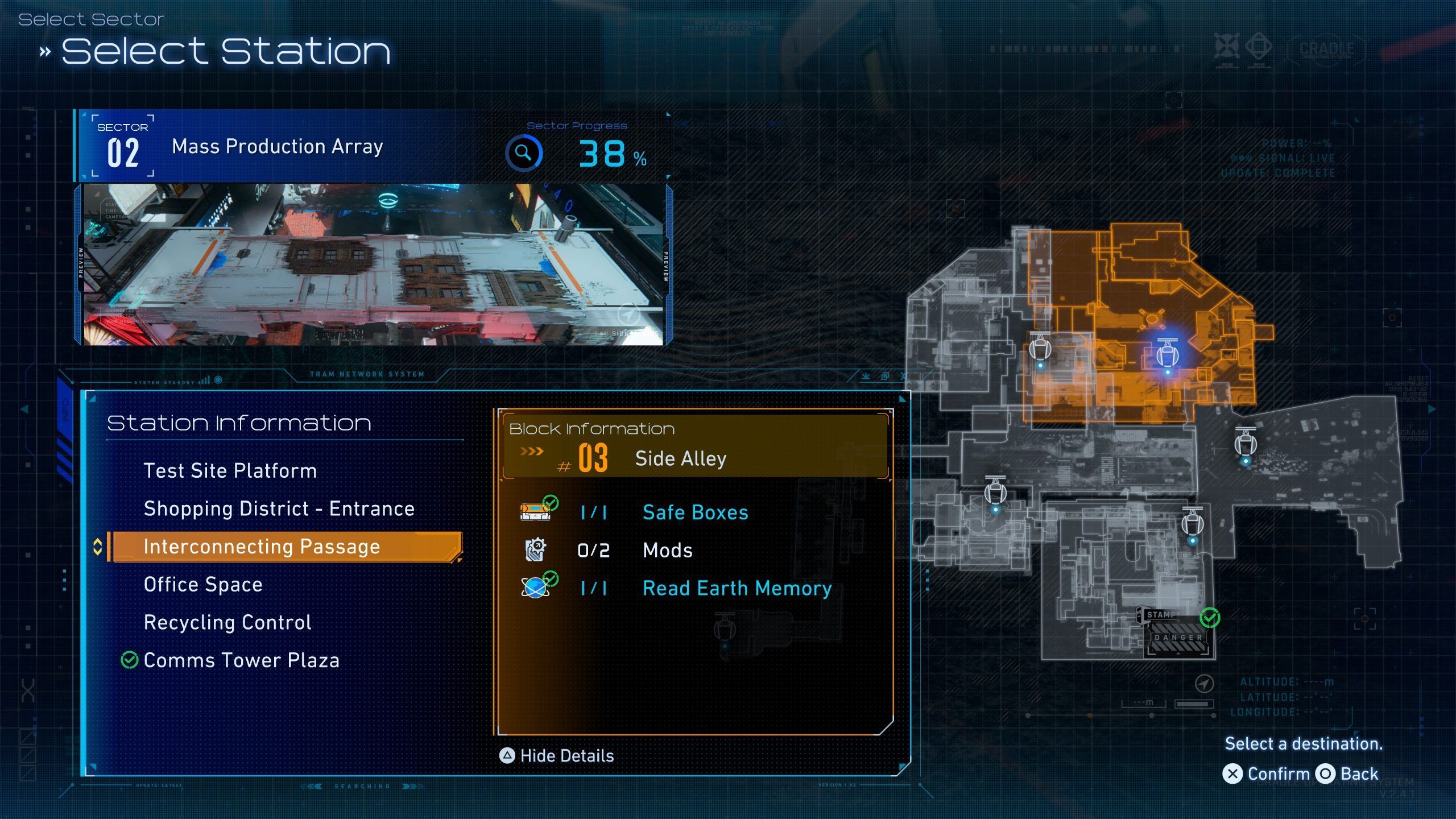Open the sector preview thumbnail

(373, 264)
